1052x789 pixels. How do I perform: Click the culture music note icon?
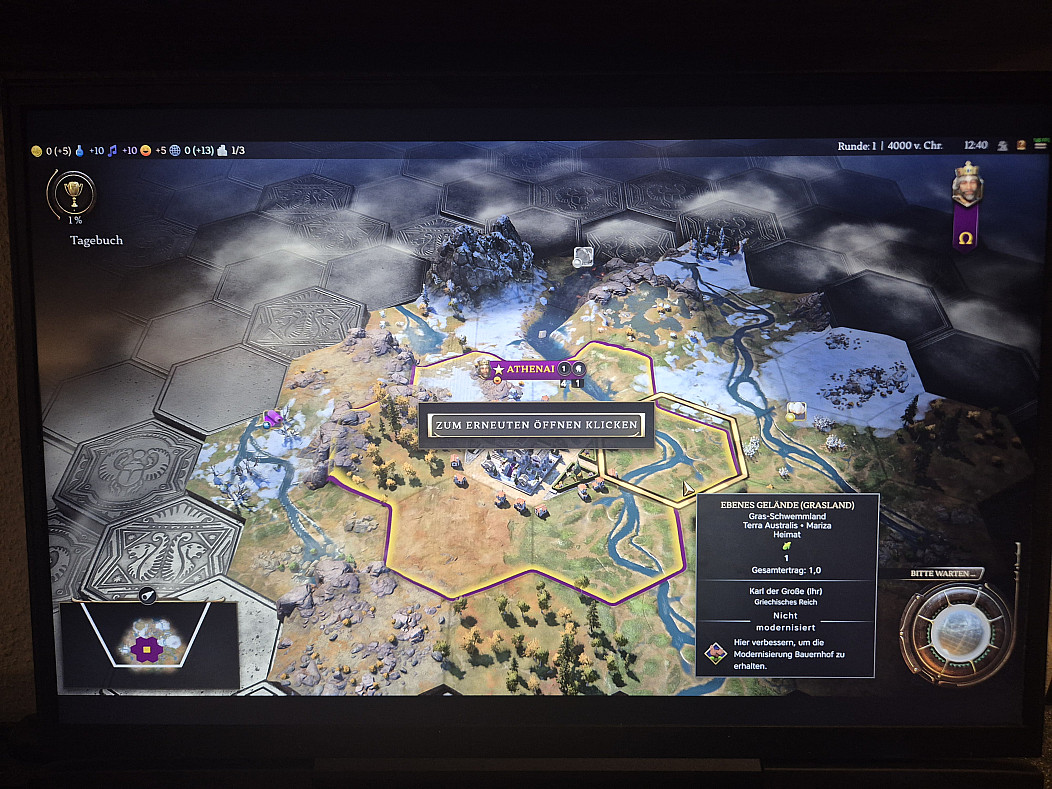click(112, 151)
